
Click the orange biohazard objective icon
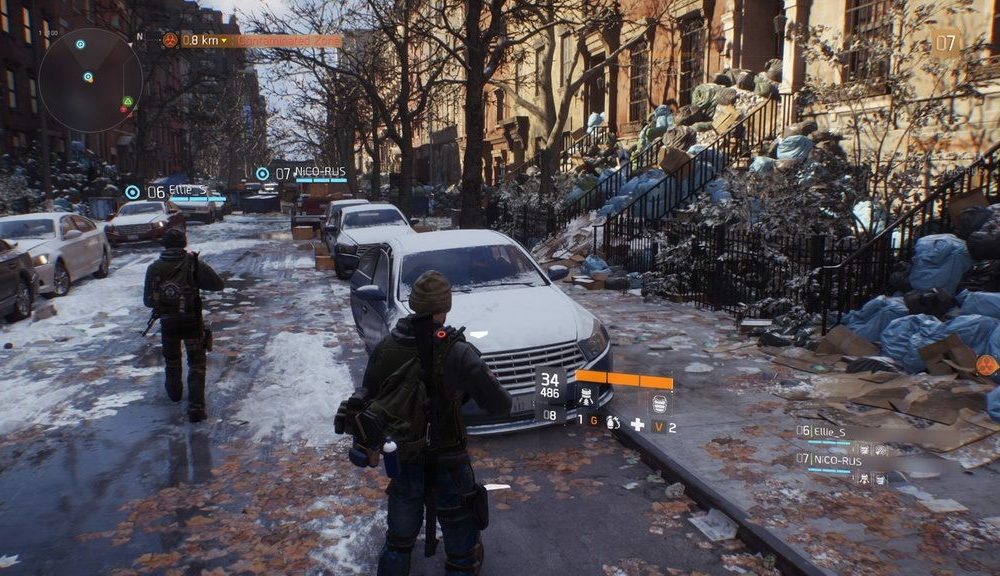(170, 40)
